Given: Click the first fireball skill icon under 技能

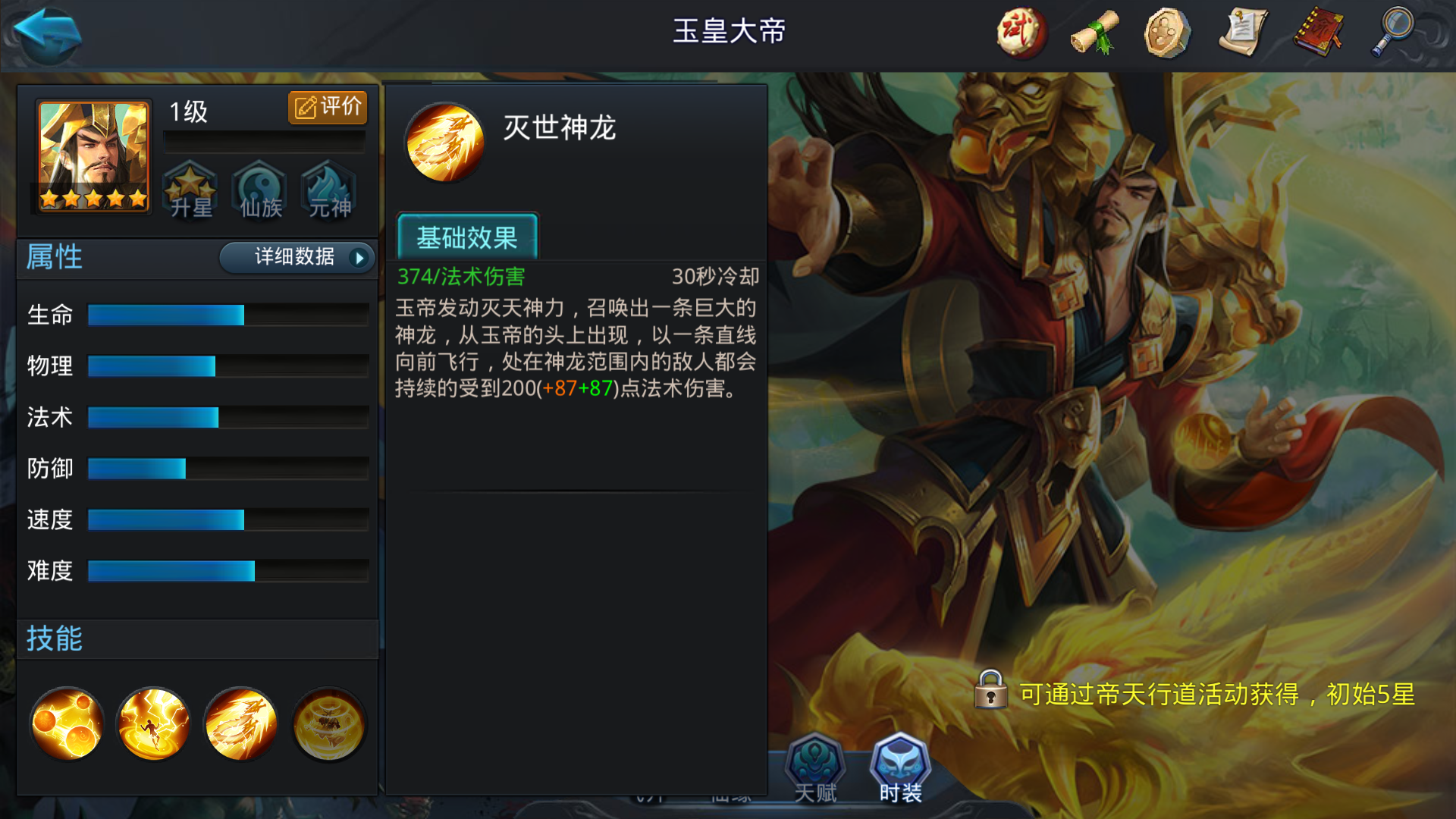Looking at the screenshot, I should pyautogui.click(x=67, y=724).
